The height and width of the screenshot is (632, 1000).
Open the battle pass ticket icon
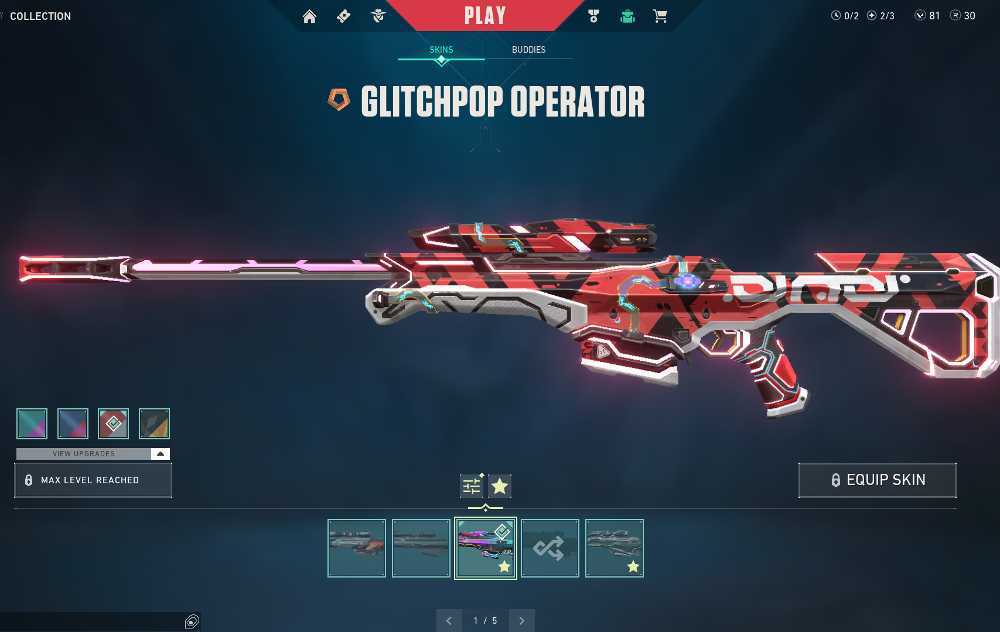[344, 16]
